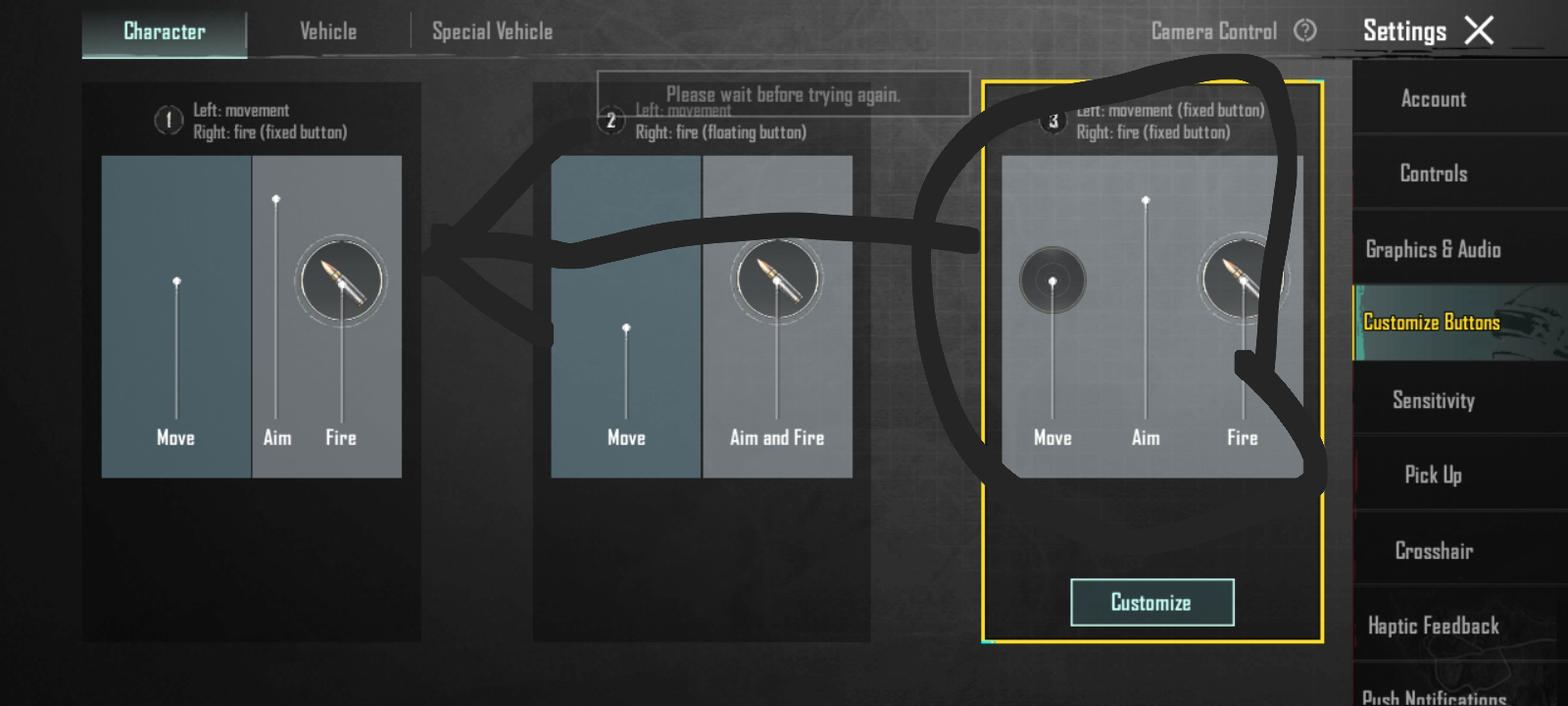Open Crosshair settings
Screen dimensions: 1568x706
(1433, 550)
